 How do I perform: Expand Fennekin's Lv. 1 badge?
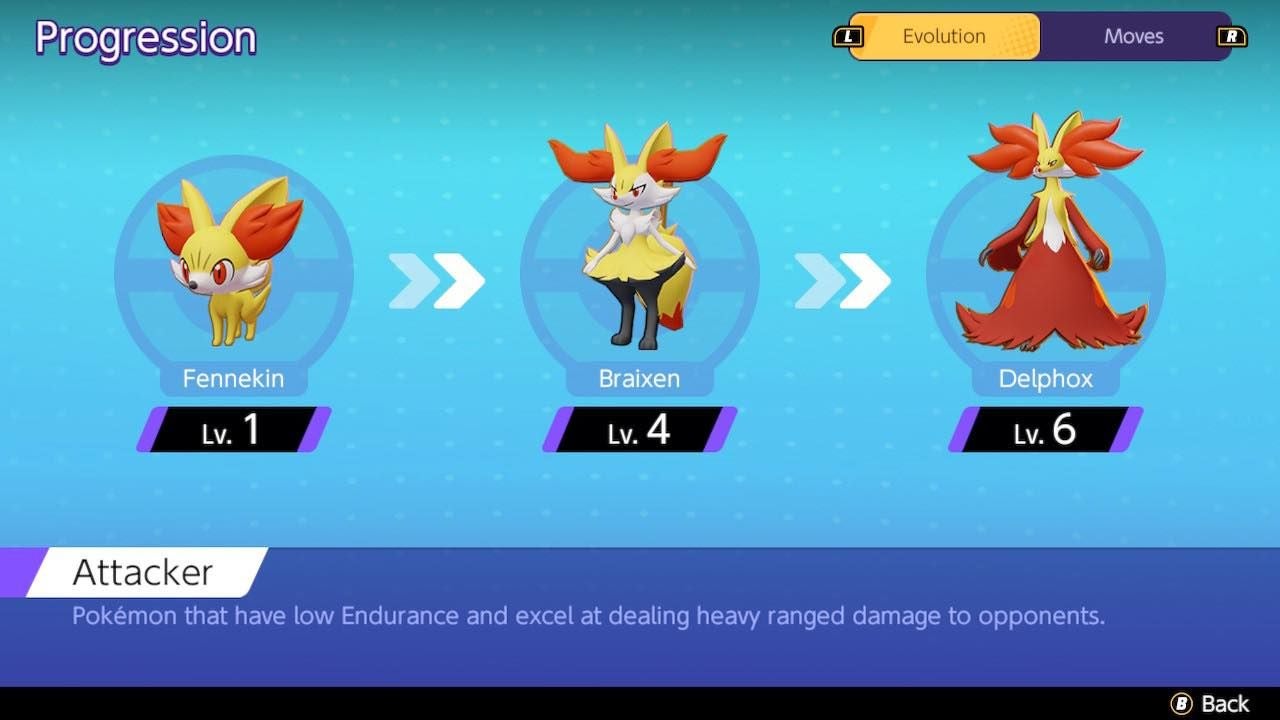(x=232, y=432)
